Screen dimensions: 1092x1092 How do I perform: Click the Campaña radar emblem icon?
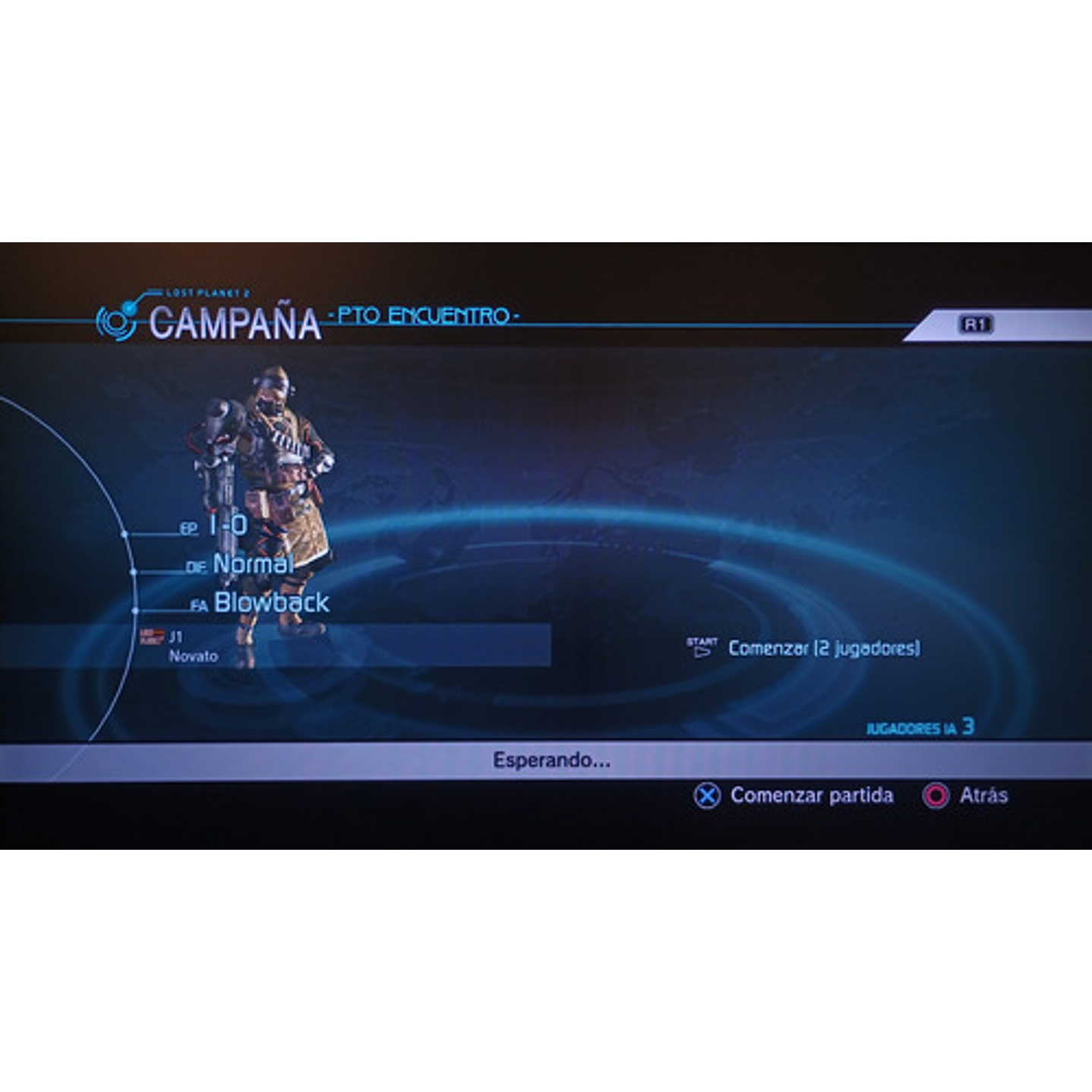(x=118, y=320)
